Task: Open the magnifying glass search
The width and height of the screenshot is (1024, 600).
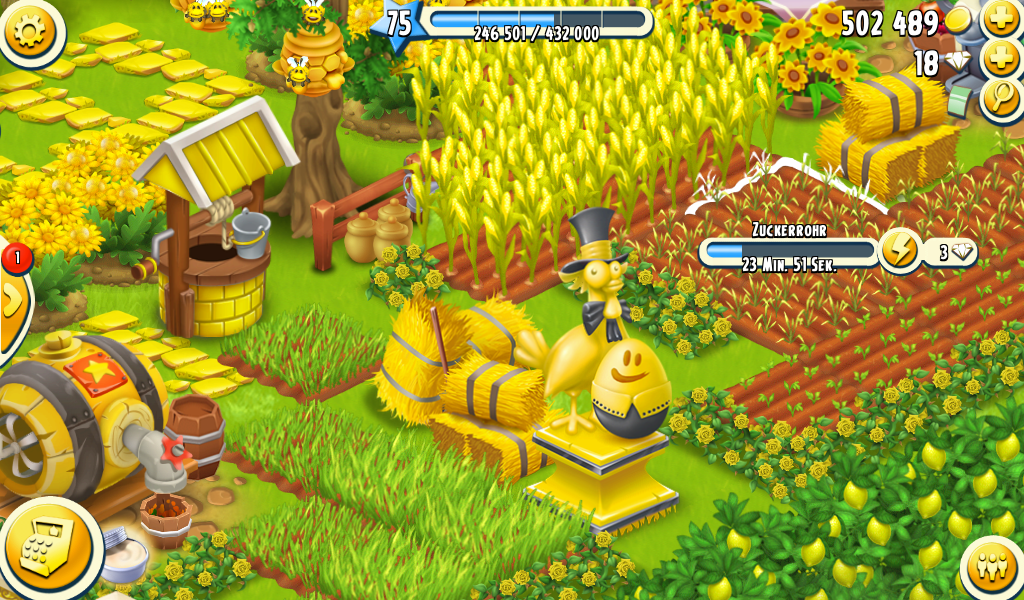Action: coord(1001,98)
